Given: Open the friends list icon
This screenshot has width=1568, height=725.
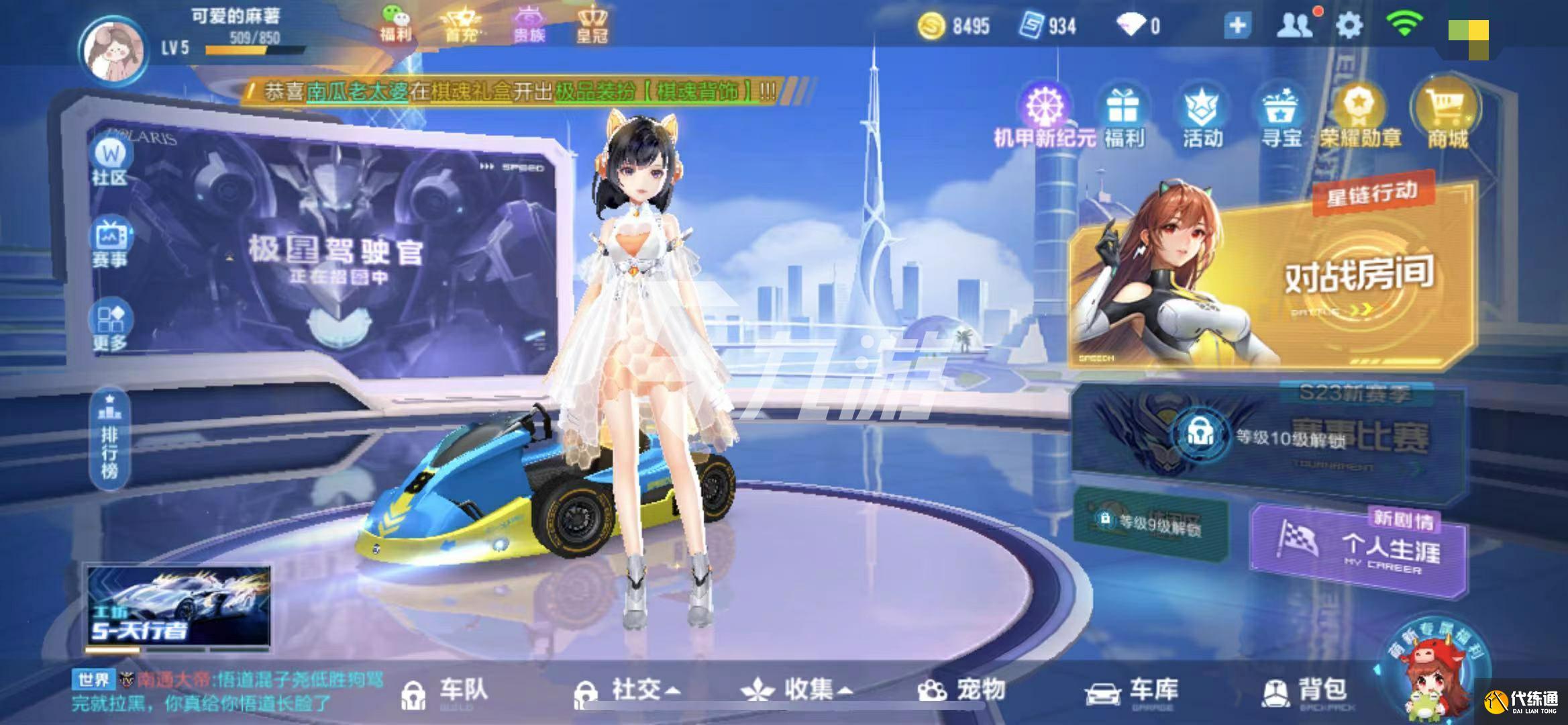Looking at the screenshot, I should 1294,25.
